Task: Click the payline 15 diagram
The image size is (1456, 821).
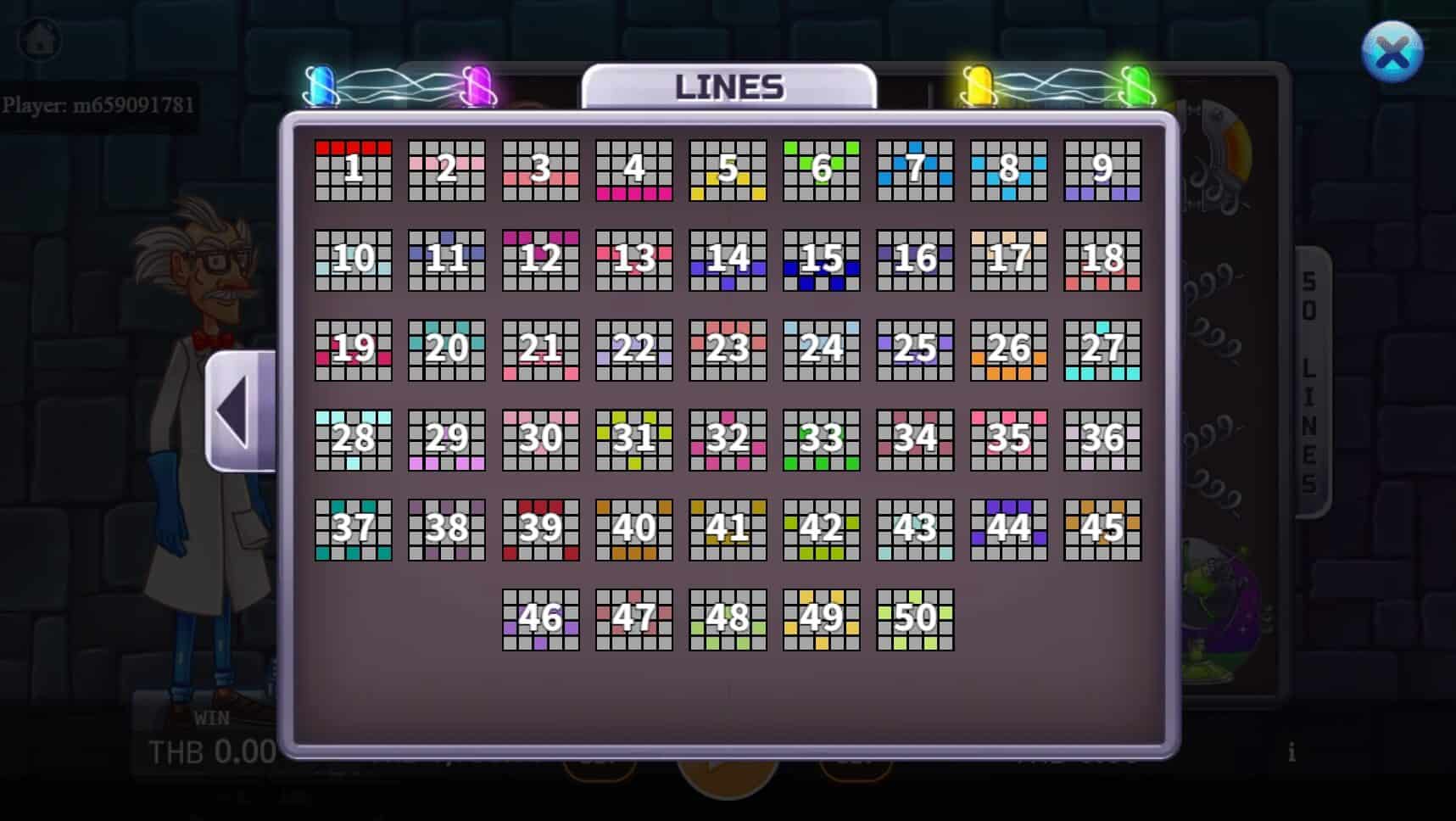Action: (820, 262)
